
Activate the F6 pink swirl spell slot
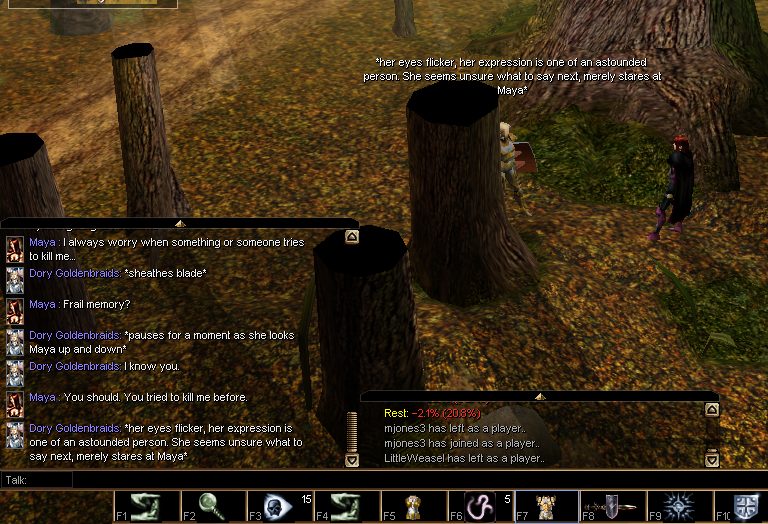coord(481,506)
